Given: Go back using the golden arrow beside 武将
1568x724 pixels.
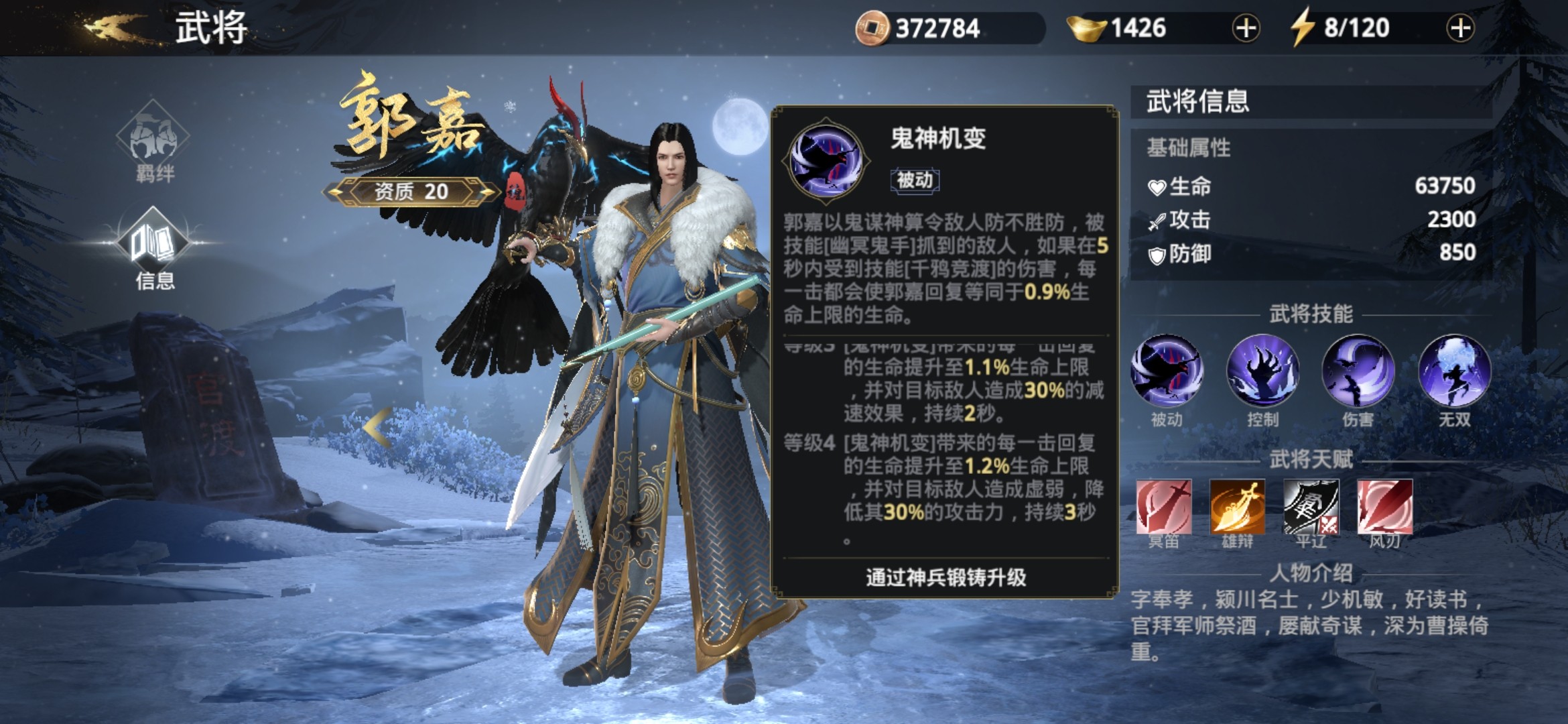Looking at the screenshot, I should point(114,28).
